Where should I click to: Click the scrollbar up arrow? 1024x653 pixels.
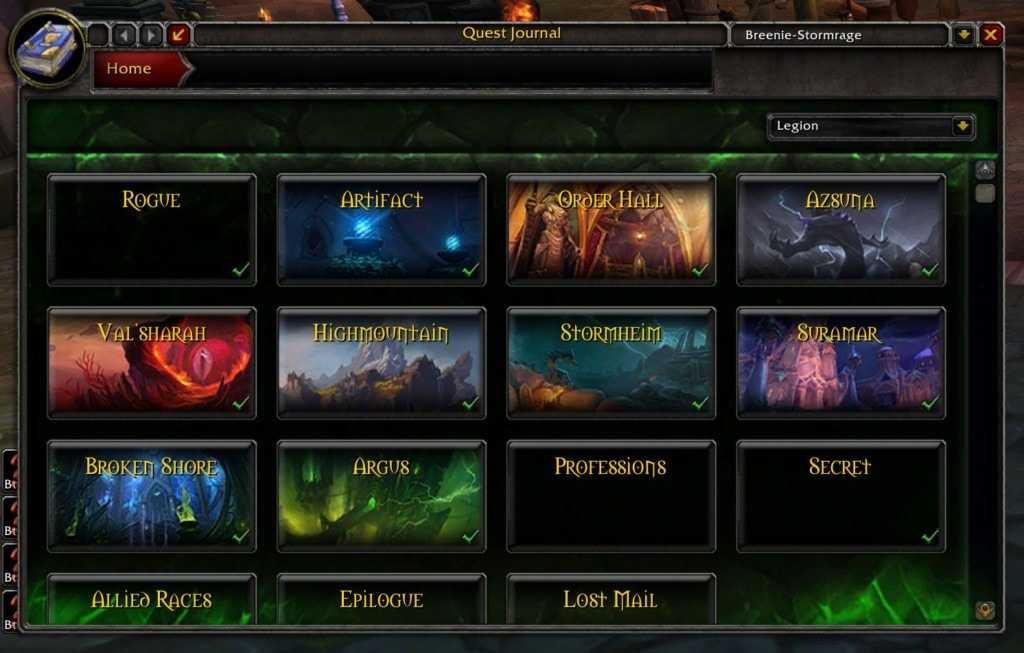[985, 170]
